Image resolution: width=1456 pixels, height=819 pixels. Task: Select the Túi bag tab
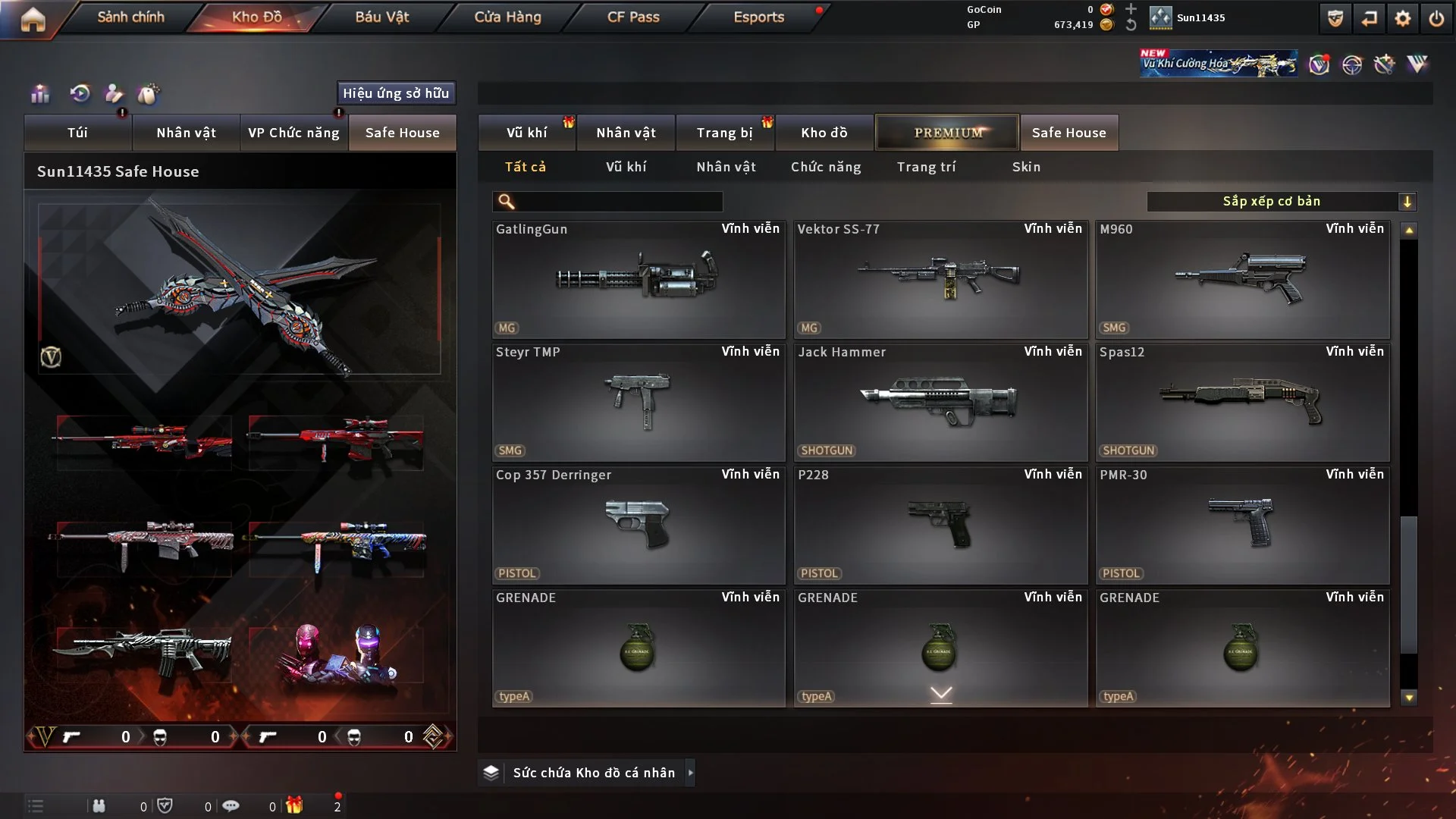77,133
